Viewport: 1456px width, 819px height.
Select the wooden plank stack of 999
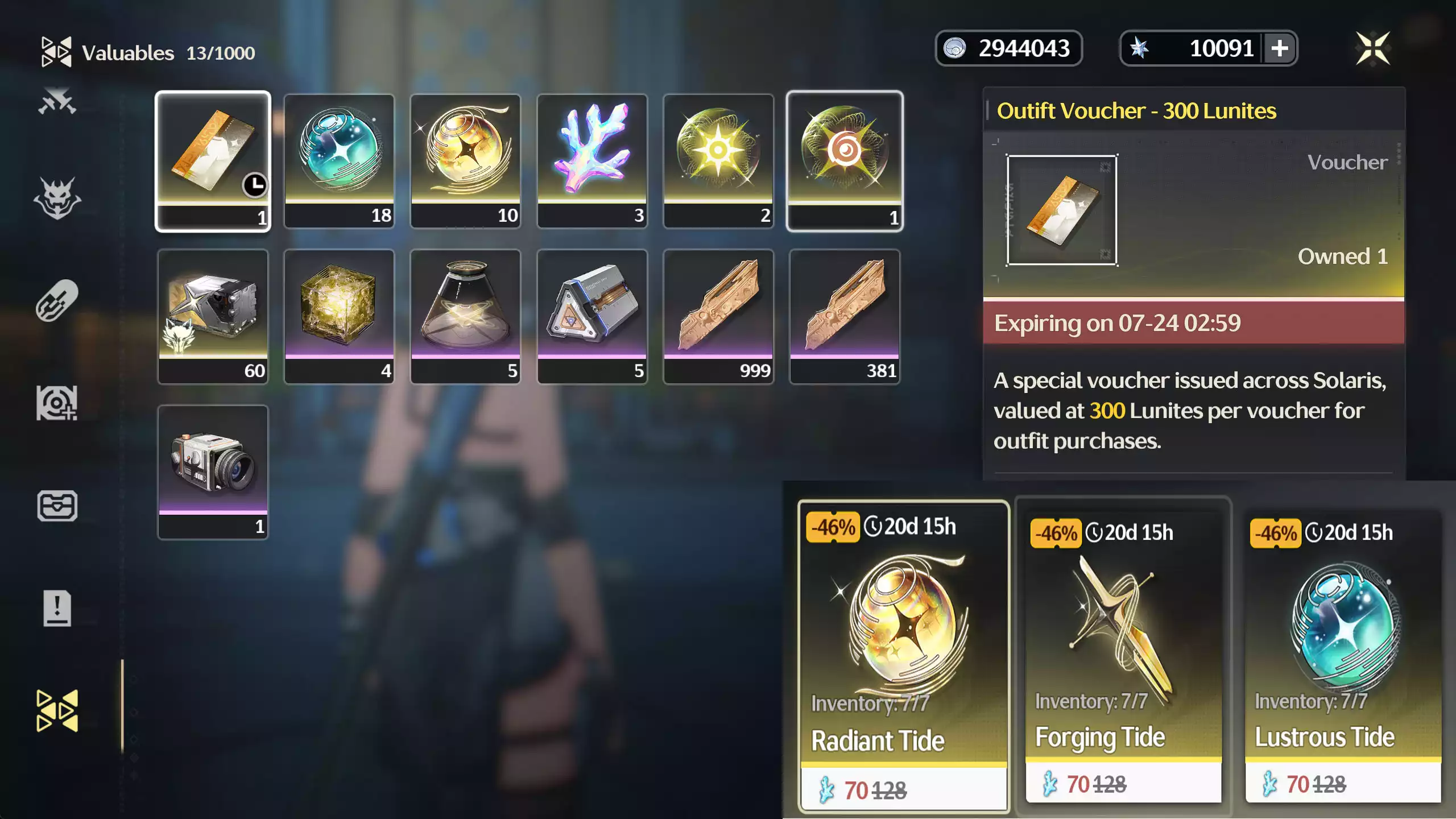coord(718,316)
